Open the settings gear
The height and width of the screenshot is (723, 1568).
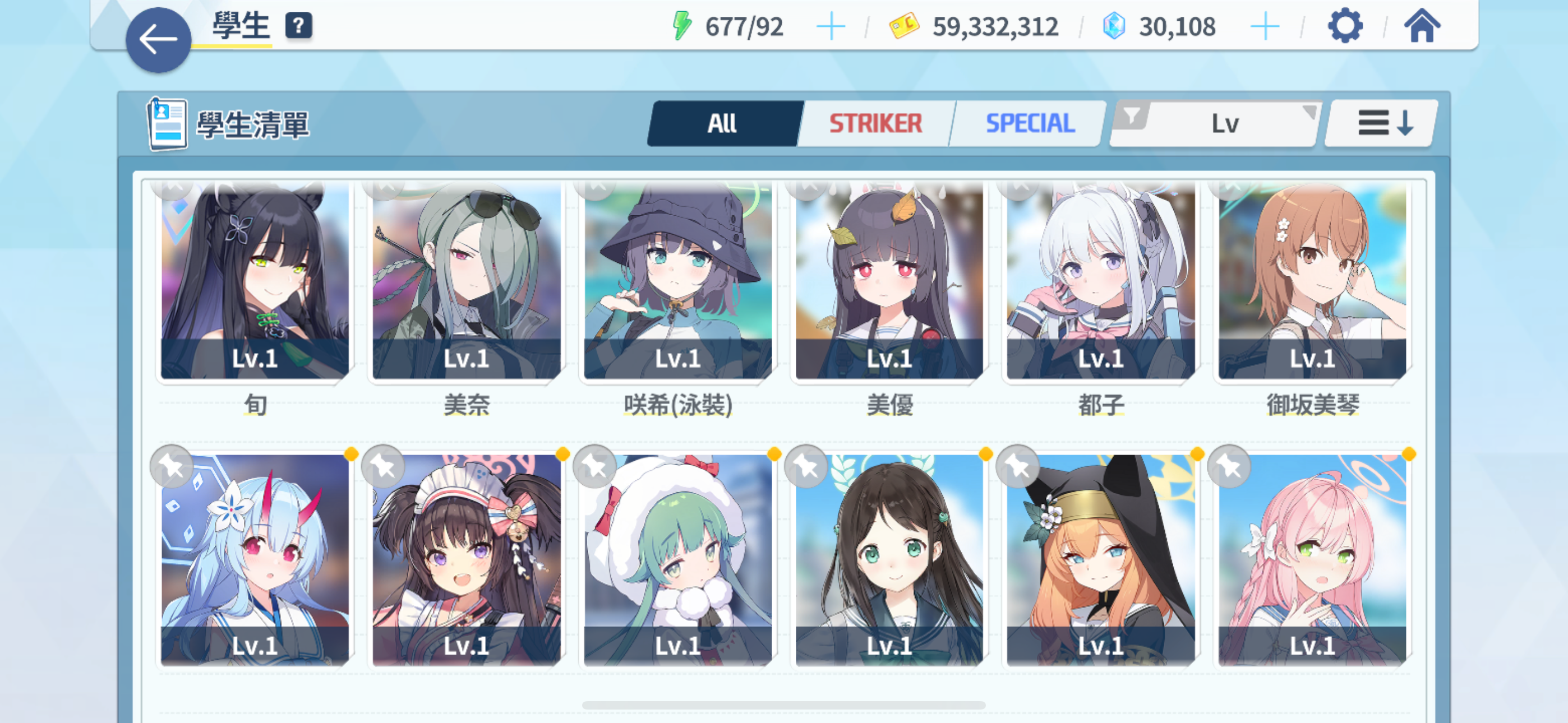click(x=1345, y=26)
